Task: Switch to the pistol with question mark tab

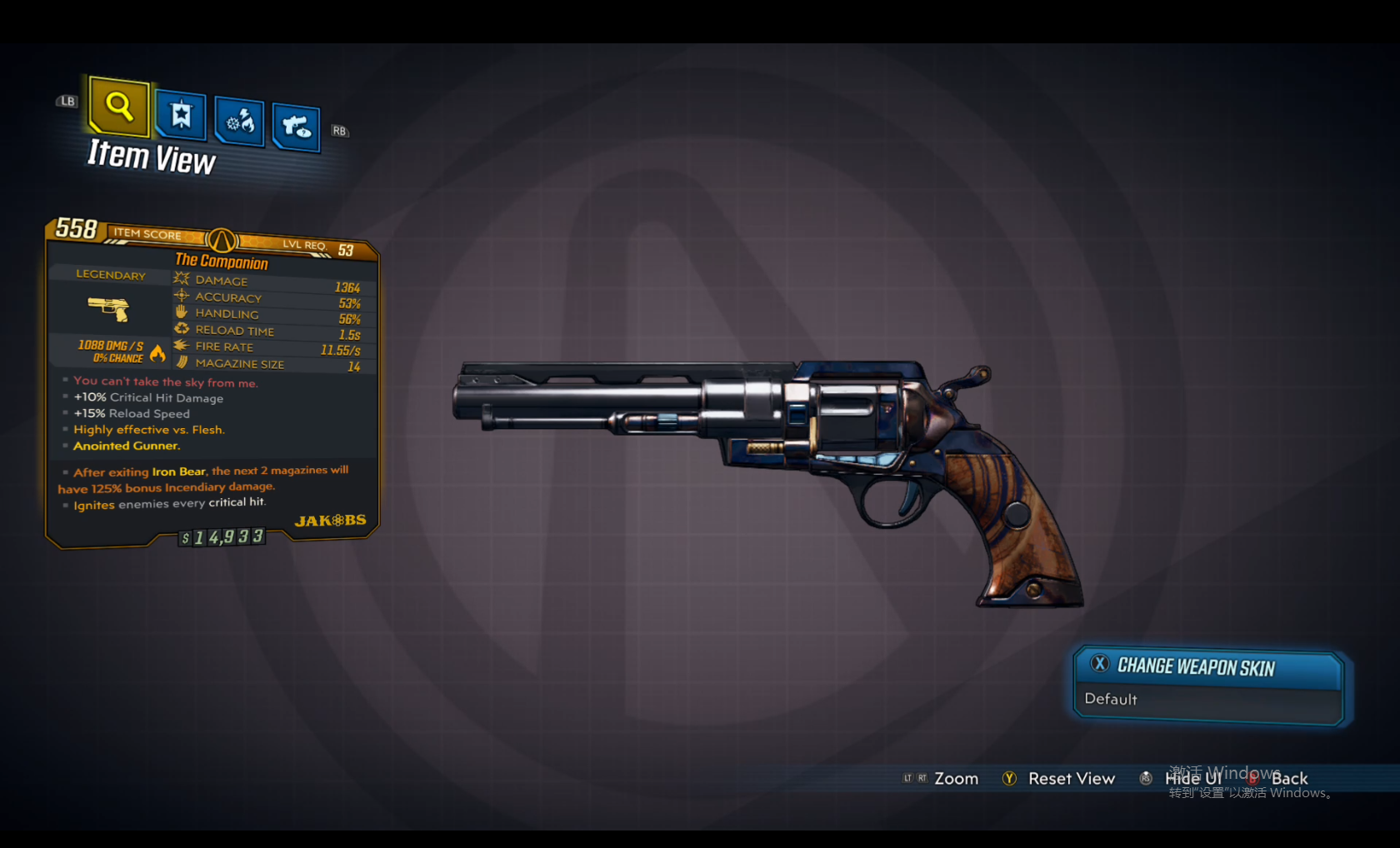Action: pos(296,127)
